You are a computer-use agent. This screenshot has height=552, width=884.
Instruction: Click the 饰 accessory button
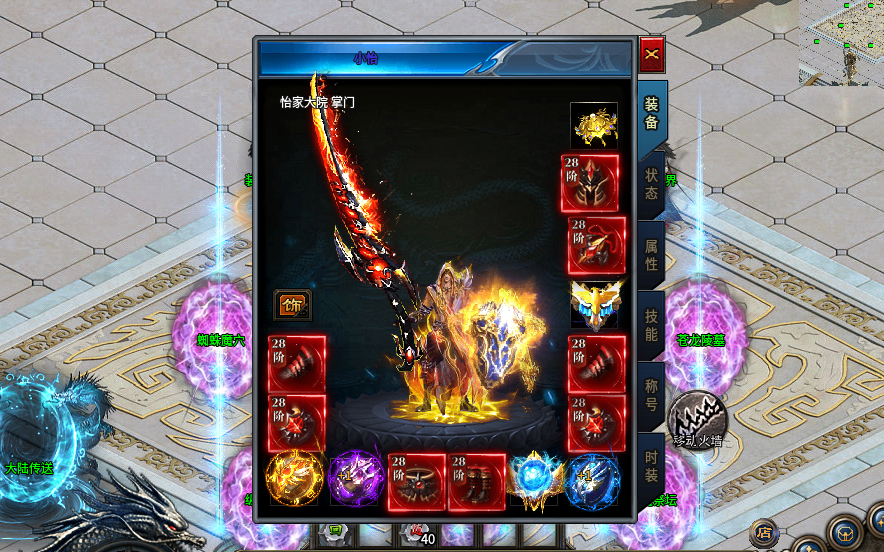coord(292,305)
